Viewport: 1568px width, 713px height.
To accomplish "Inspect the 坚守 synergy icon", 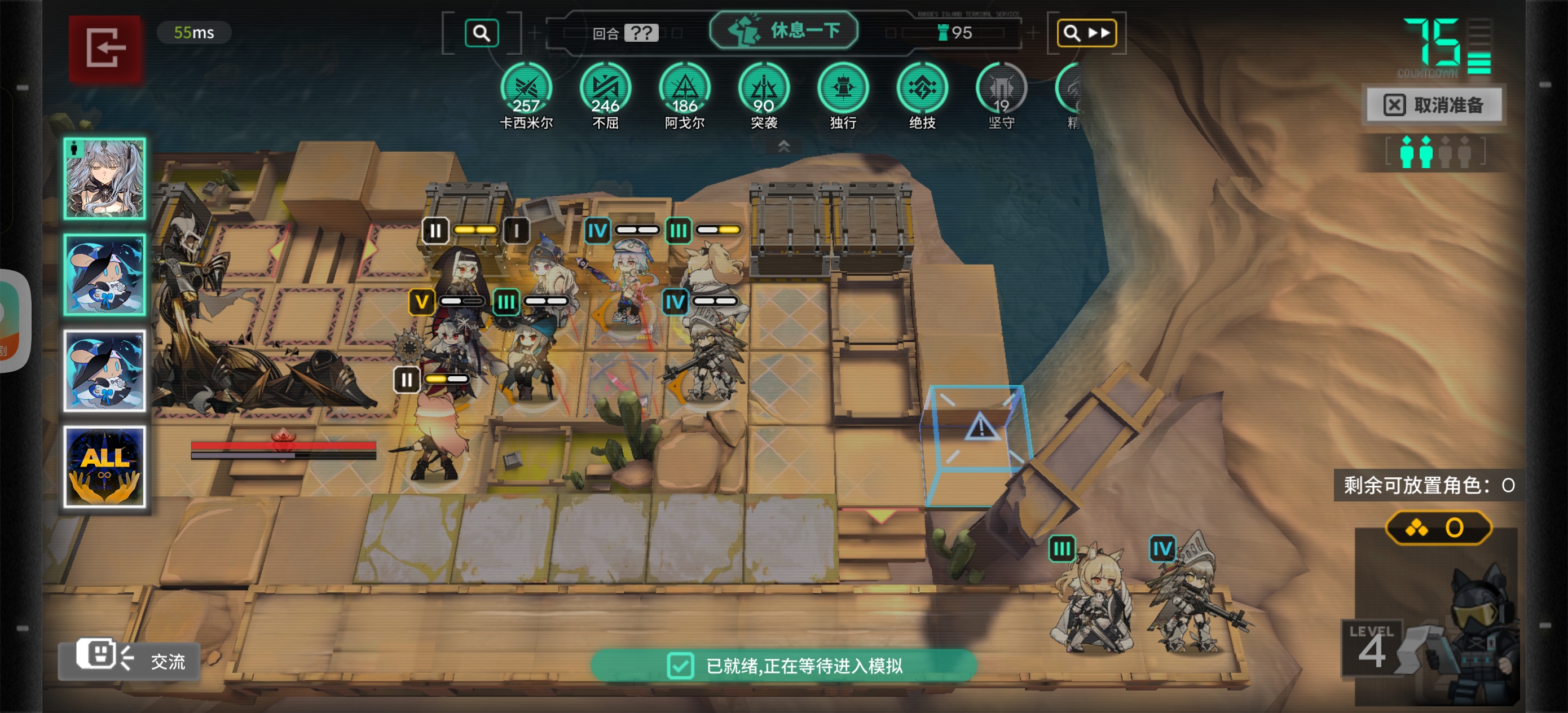I will point(1001,89).
